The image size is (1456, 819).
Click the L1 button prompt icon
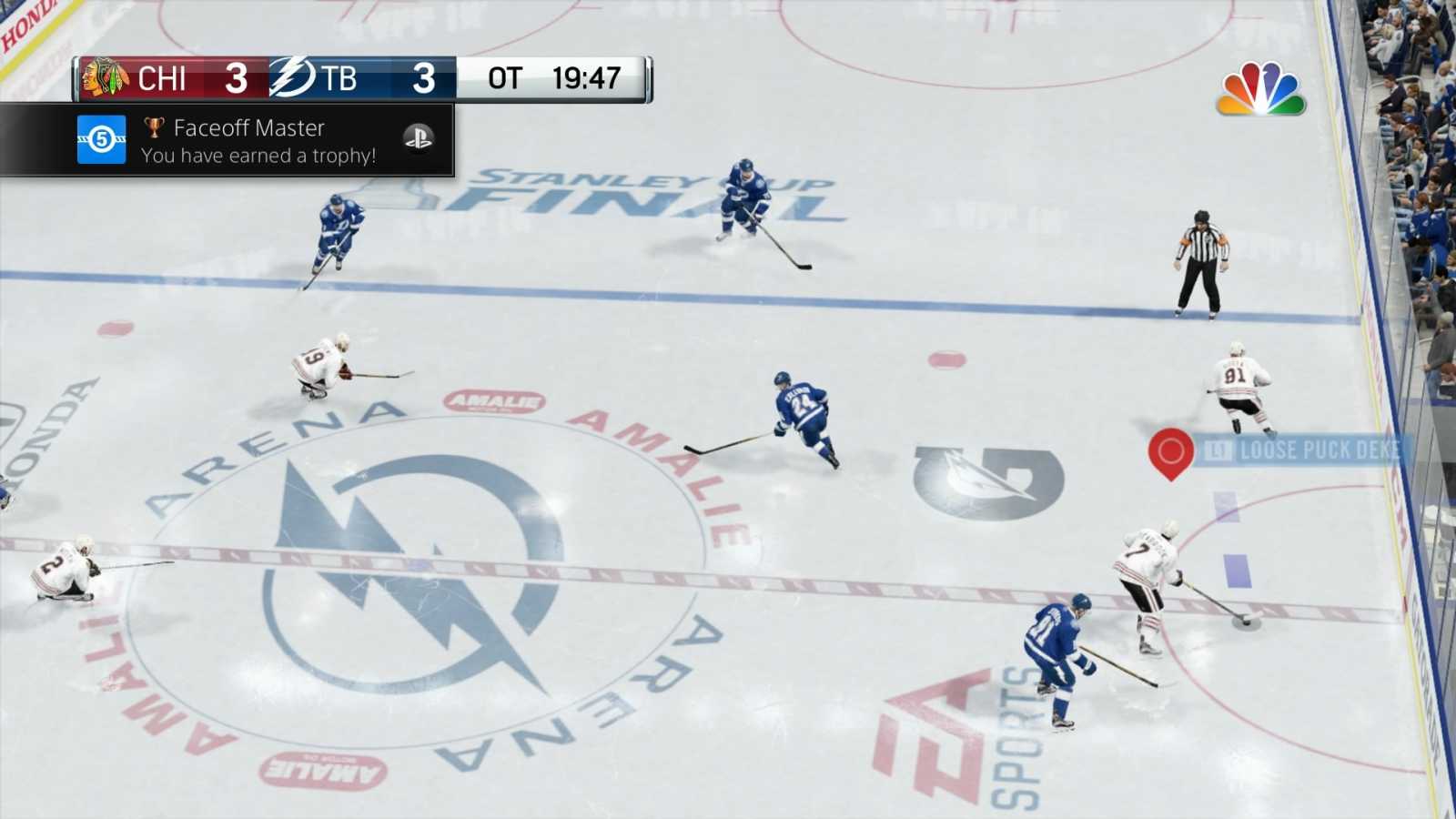point(1218,450)
